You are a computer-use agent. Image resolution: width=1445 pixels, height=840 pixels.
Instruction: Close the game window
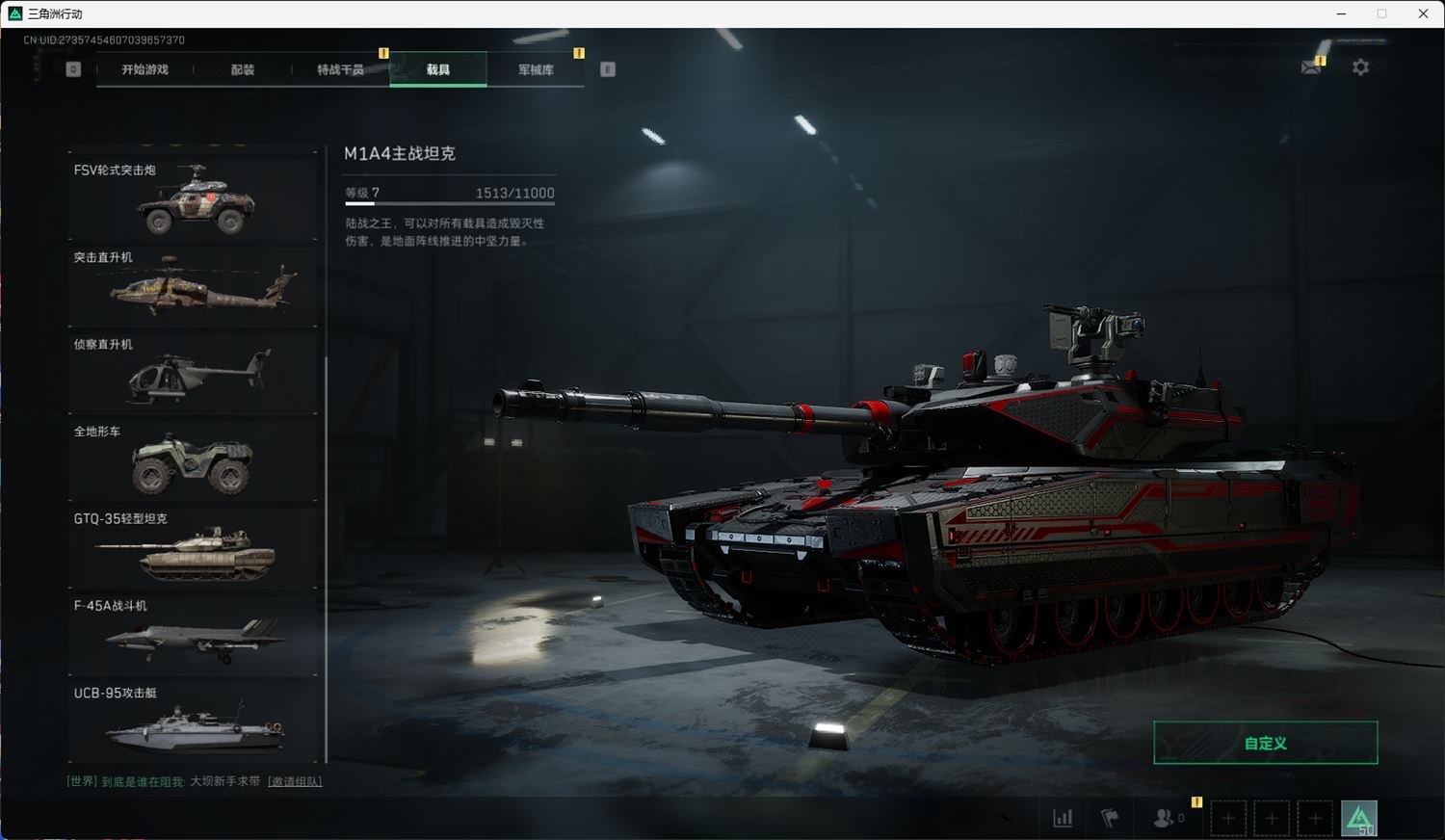click(1423, 13)
